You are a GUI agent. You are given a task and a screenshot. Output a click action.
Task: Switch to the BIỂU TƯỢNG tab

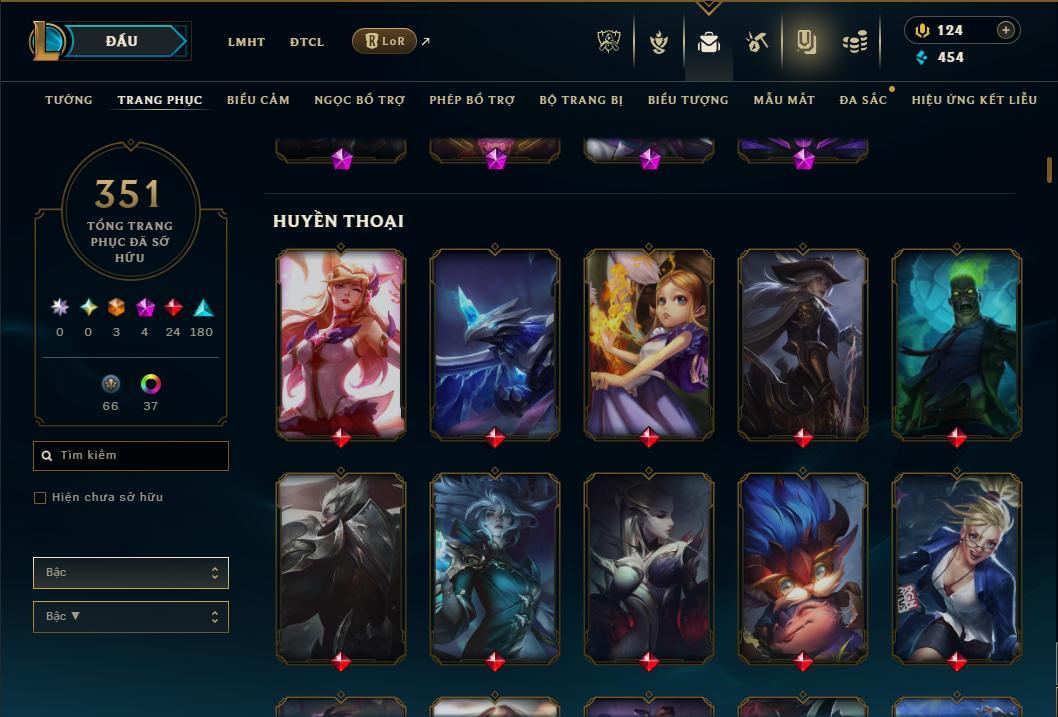pyautogui.click(x=688, y=100)
